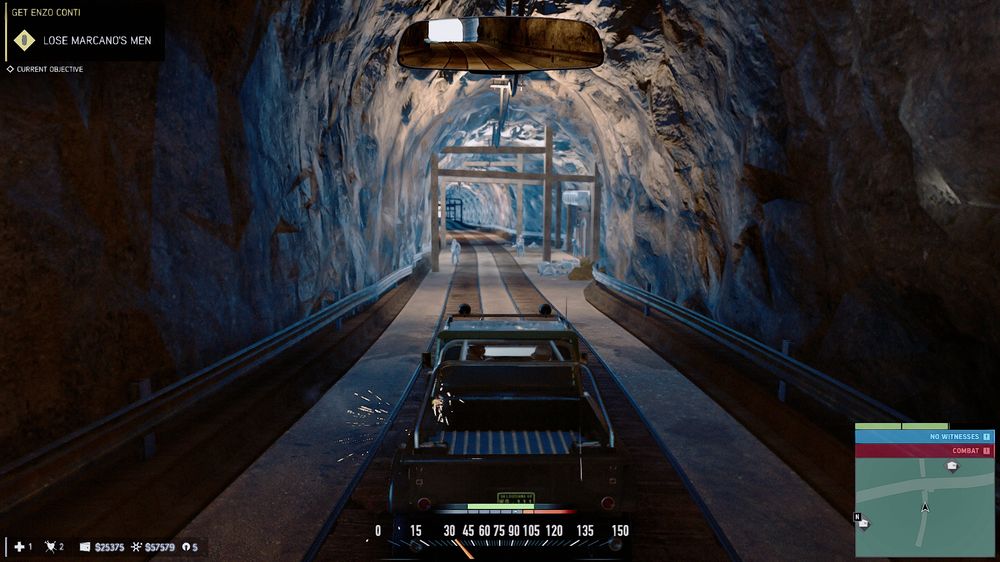Click the wallet cash icon

click(x=85, y=547)
